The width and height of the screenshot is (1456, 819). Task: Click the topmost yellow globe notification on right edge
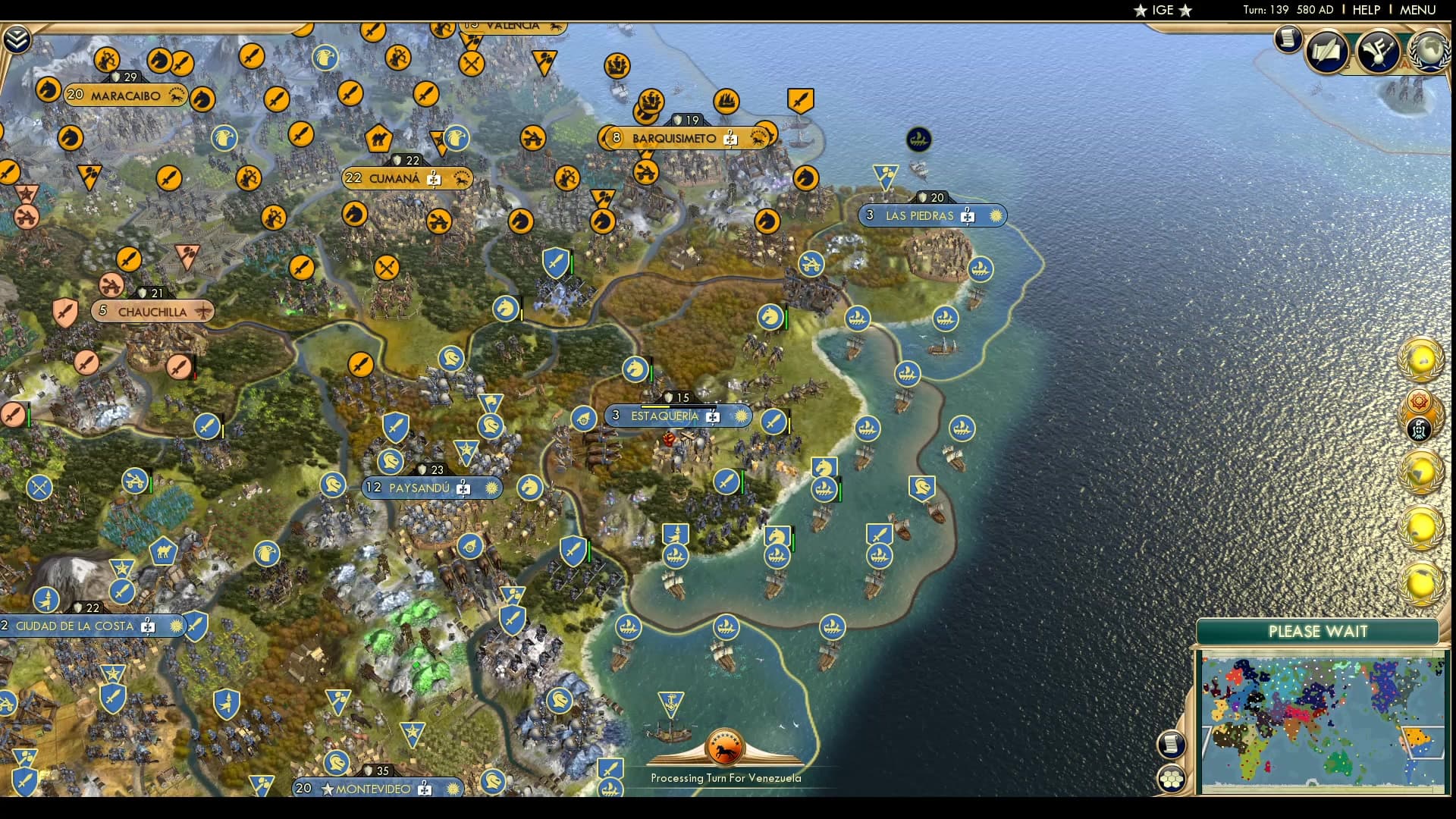click(1421, 359)
